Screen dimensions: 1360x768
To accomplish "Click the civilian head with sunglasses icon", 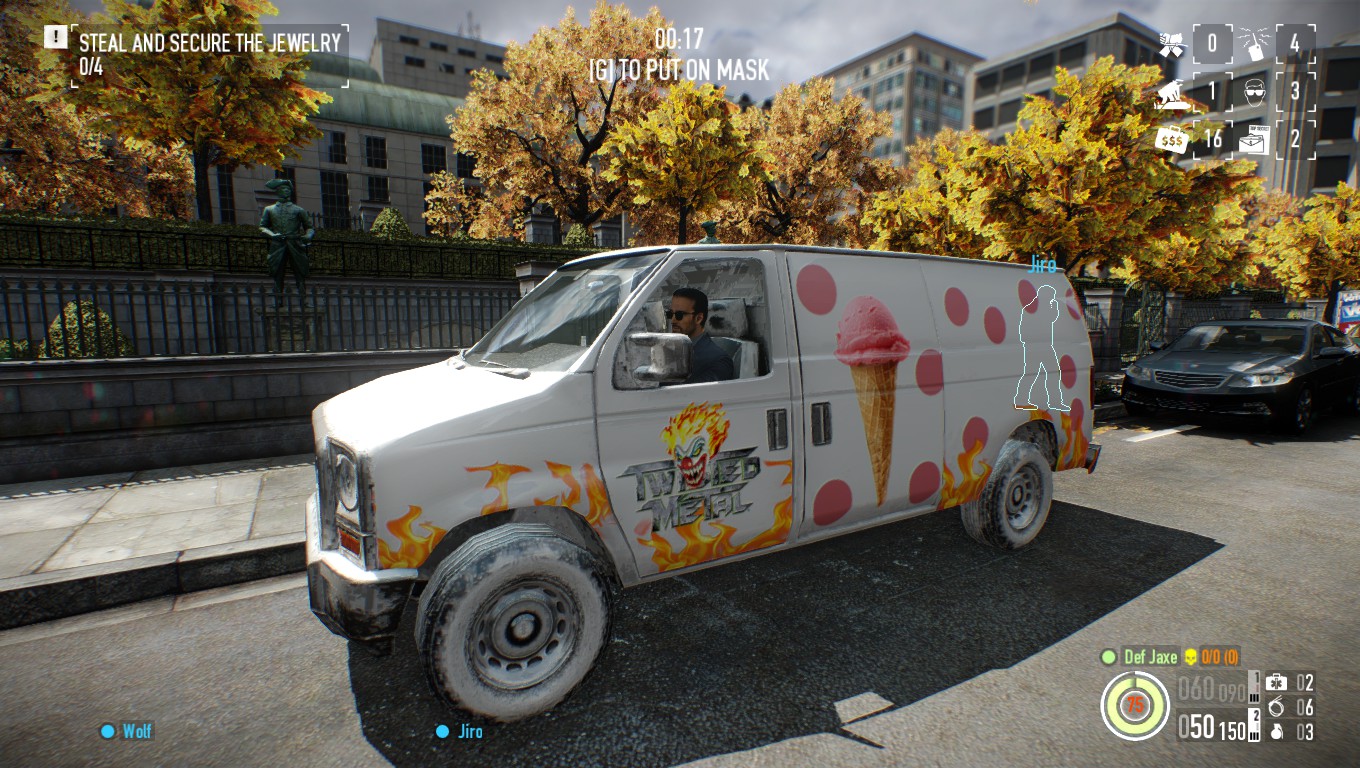I will [1256, 92].
